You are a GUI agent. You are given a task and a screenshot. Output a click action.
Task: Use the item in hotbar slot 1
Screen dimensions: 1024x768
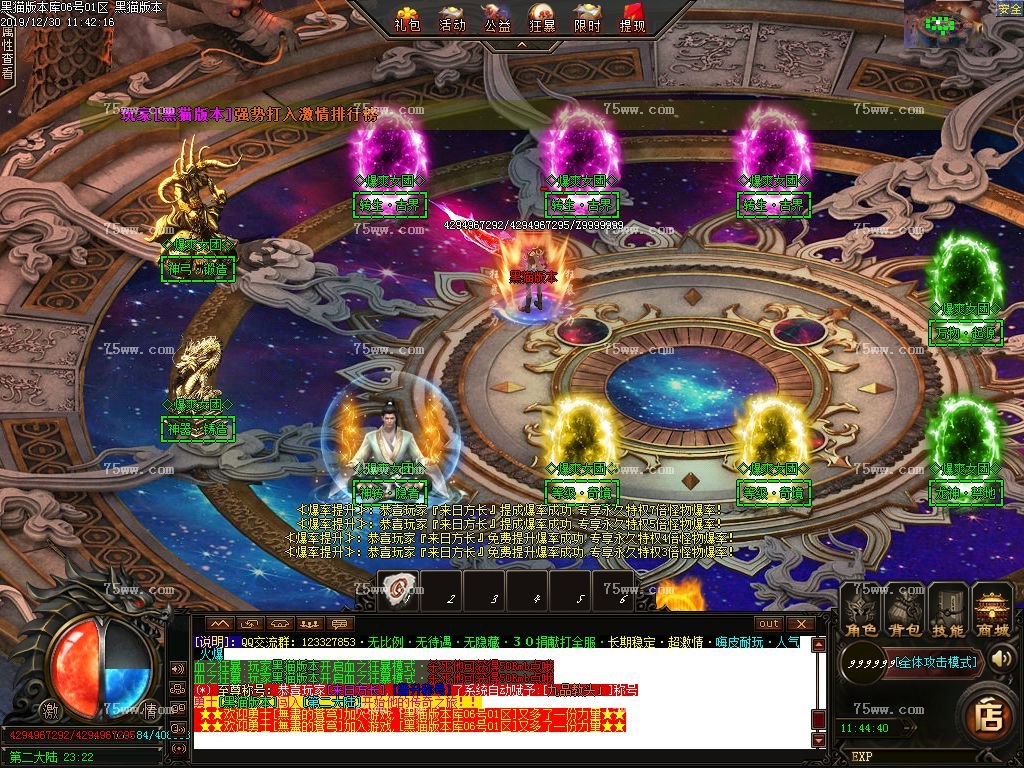coord(398,590)
